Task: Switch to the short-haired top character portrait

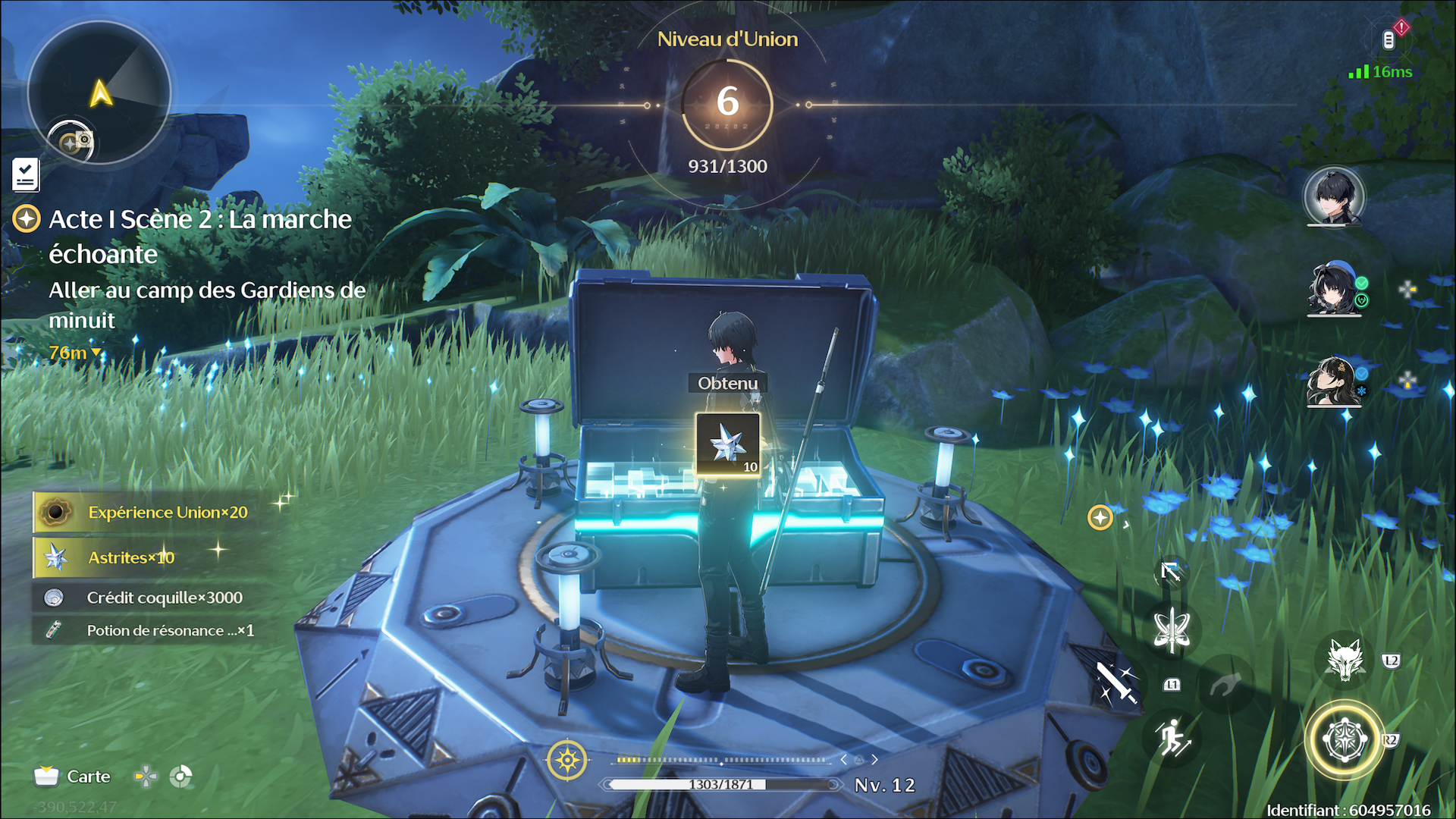Action: (1334, 197)
